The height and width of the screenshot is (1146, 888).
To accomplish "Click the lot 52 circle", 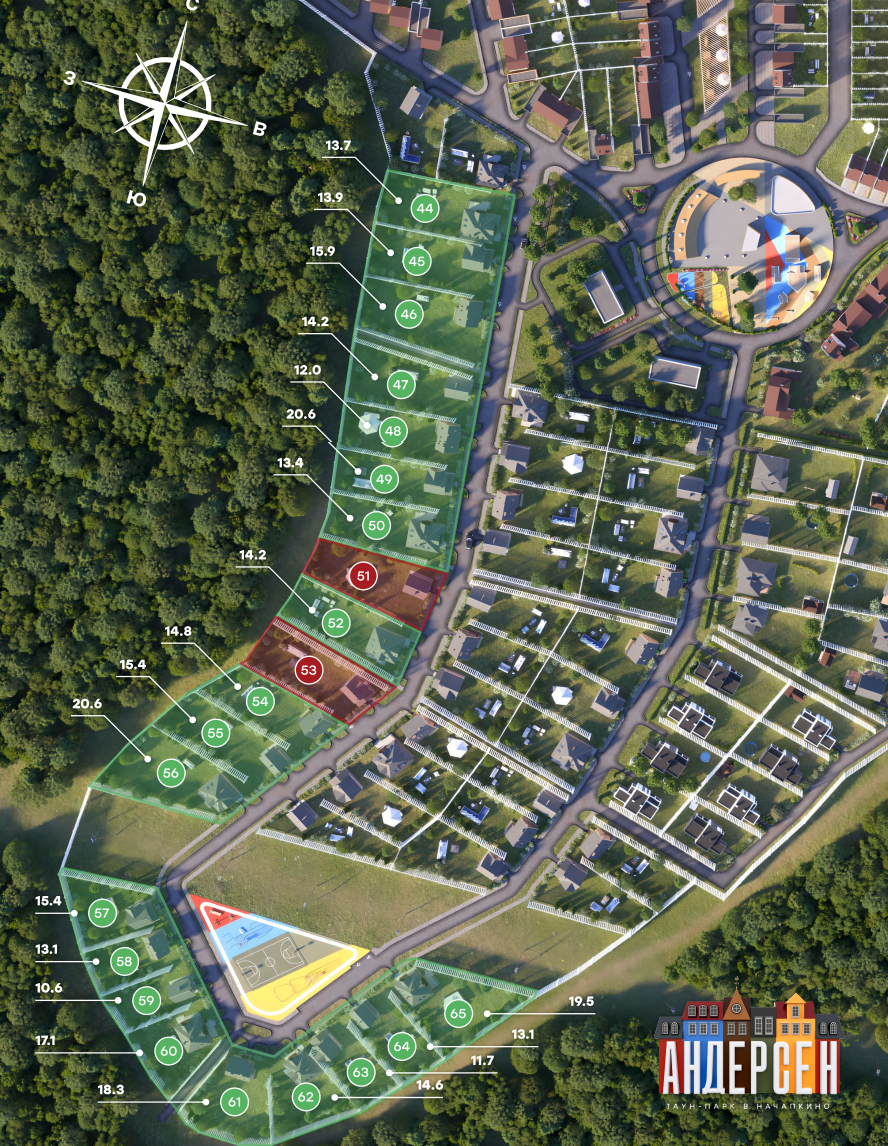I will [335, 623].
